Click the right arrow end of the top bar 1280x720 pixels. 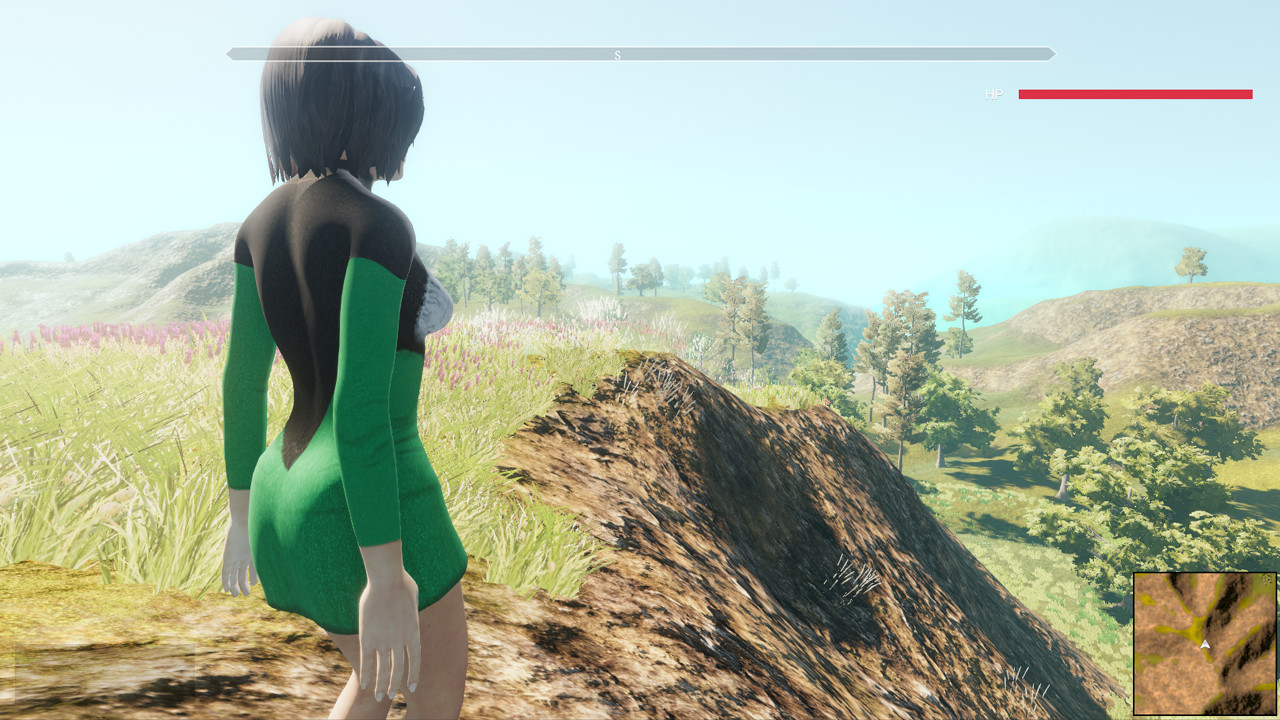pyautogui.click(x=1050, y=55)
